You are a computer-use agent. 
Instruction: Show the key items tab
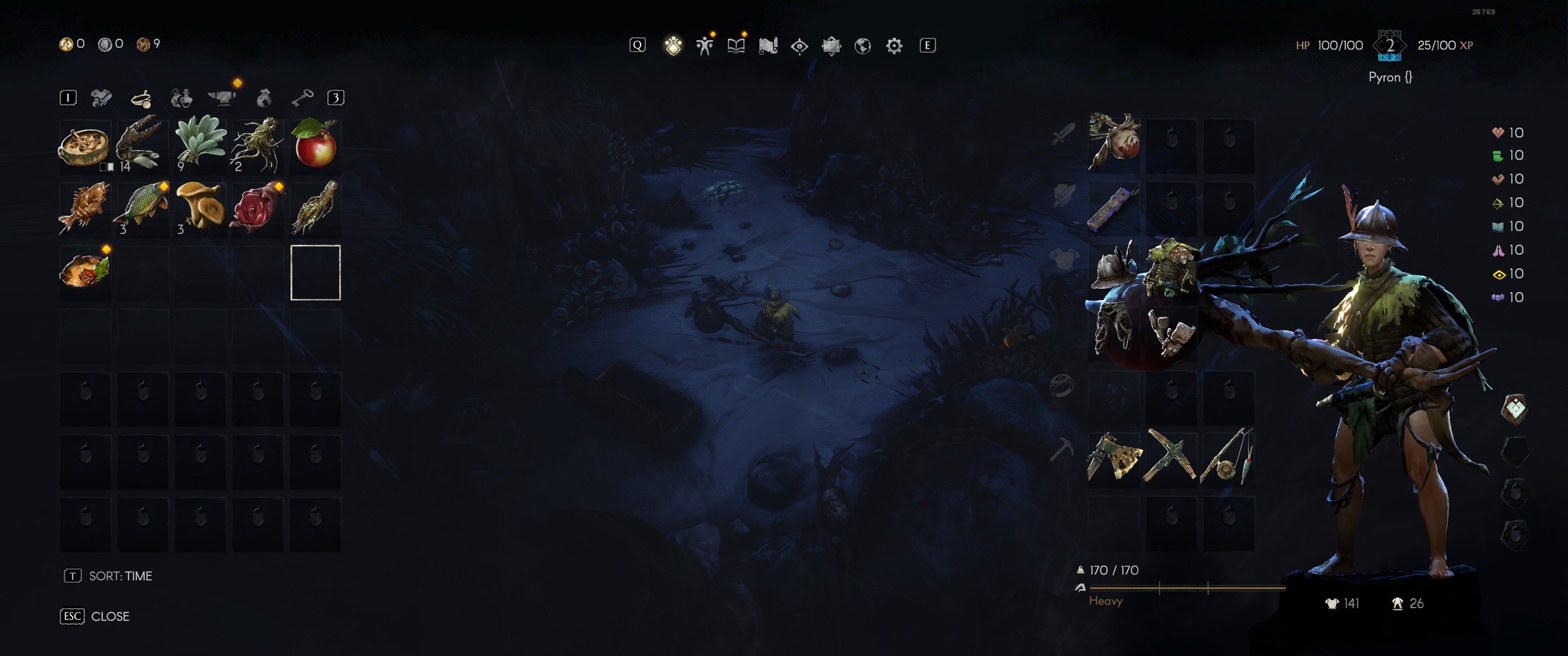click(x=302, y=98)
